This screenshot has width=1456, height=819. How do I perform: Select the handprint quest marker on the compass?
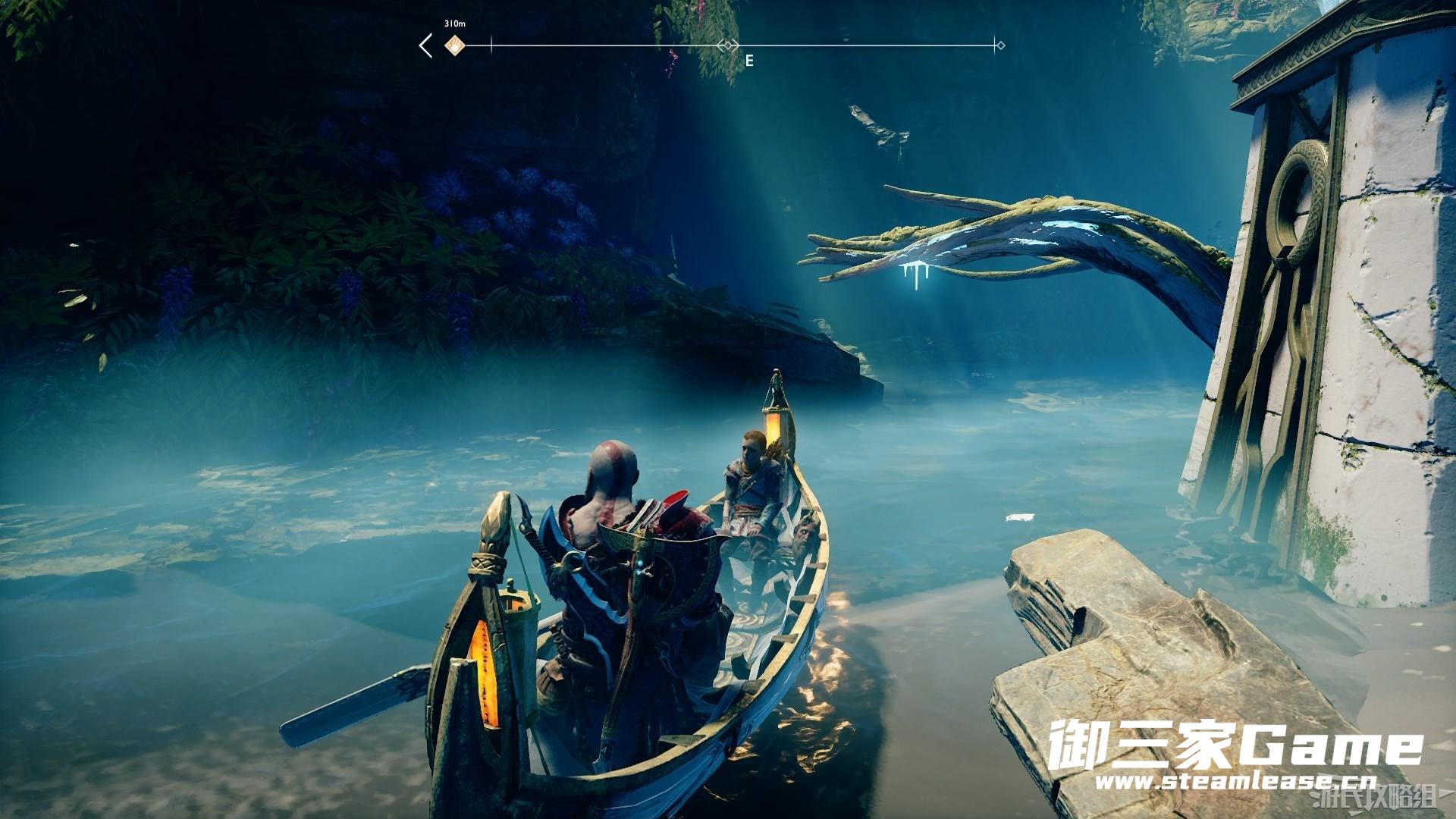(x=453, y=45)
